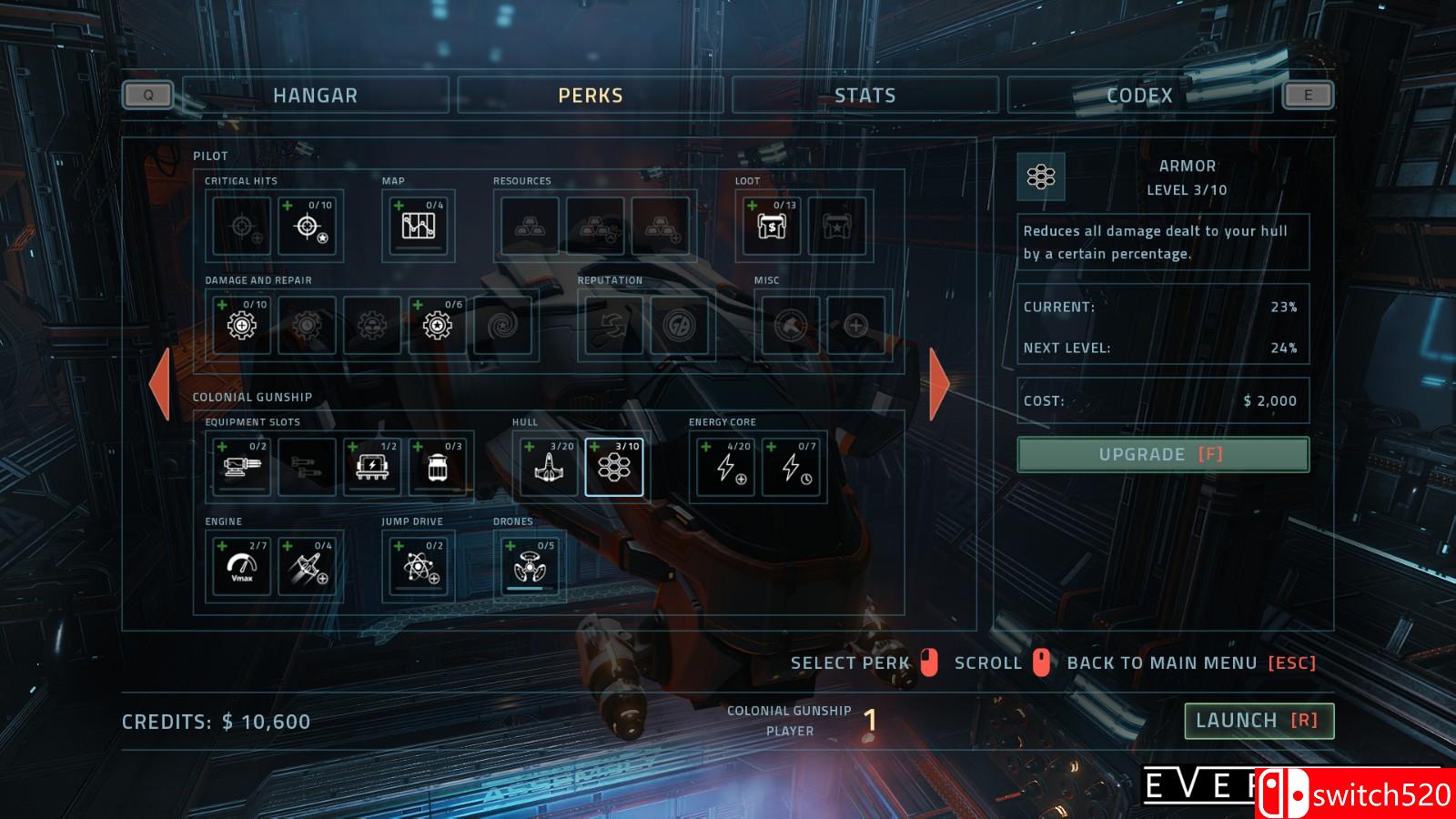
Task: Upgrade the Armor perk
Action: (x=1162, y=454)
